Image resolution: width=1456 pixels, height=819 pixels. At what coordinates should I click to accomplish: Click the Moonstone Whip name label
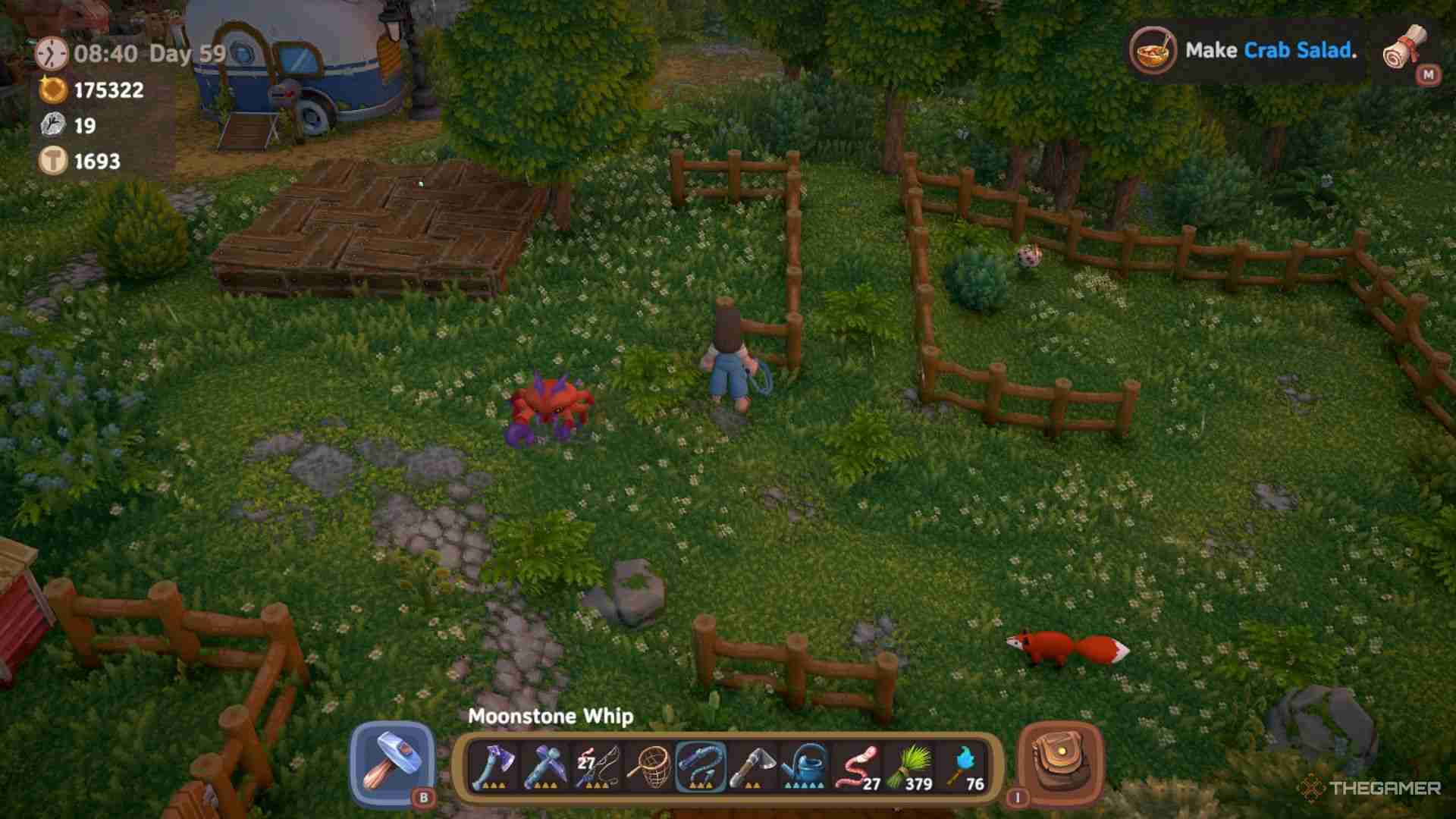pyautogui.click(x=550, y=716)
